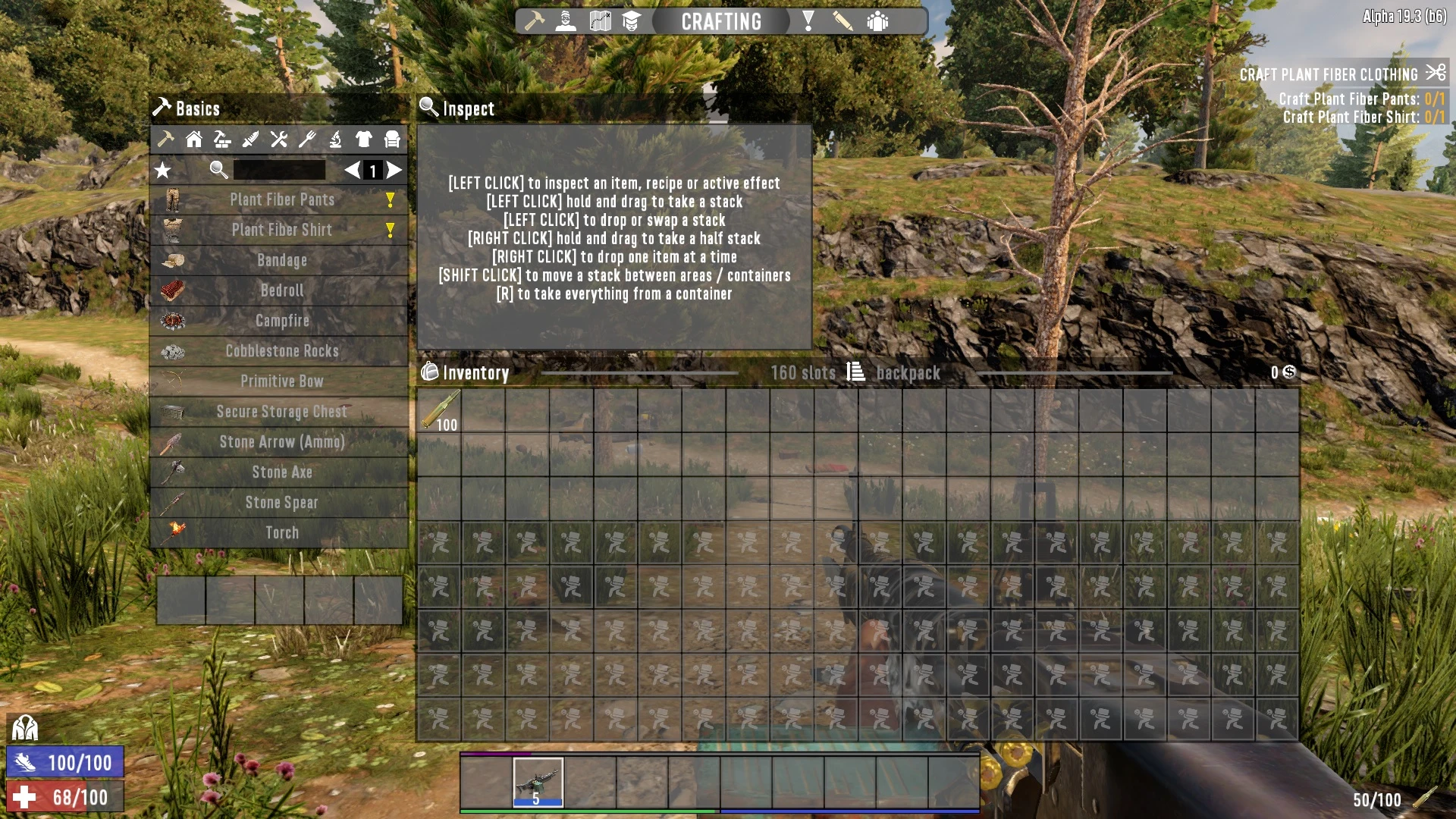This screenshot has height=819, width=1456.
Task: Open the map from the top bar
Action: [x=600, y=21]
